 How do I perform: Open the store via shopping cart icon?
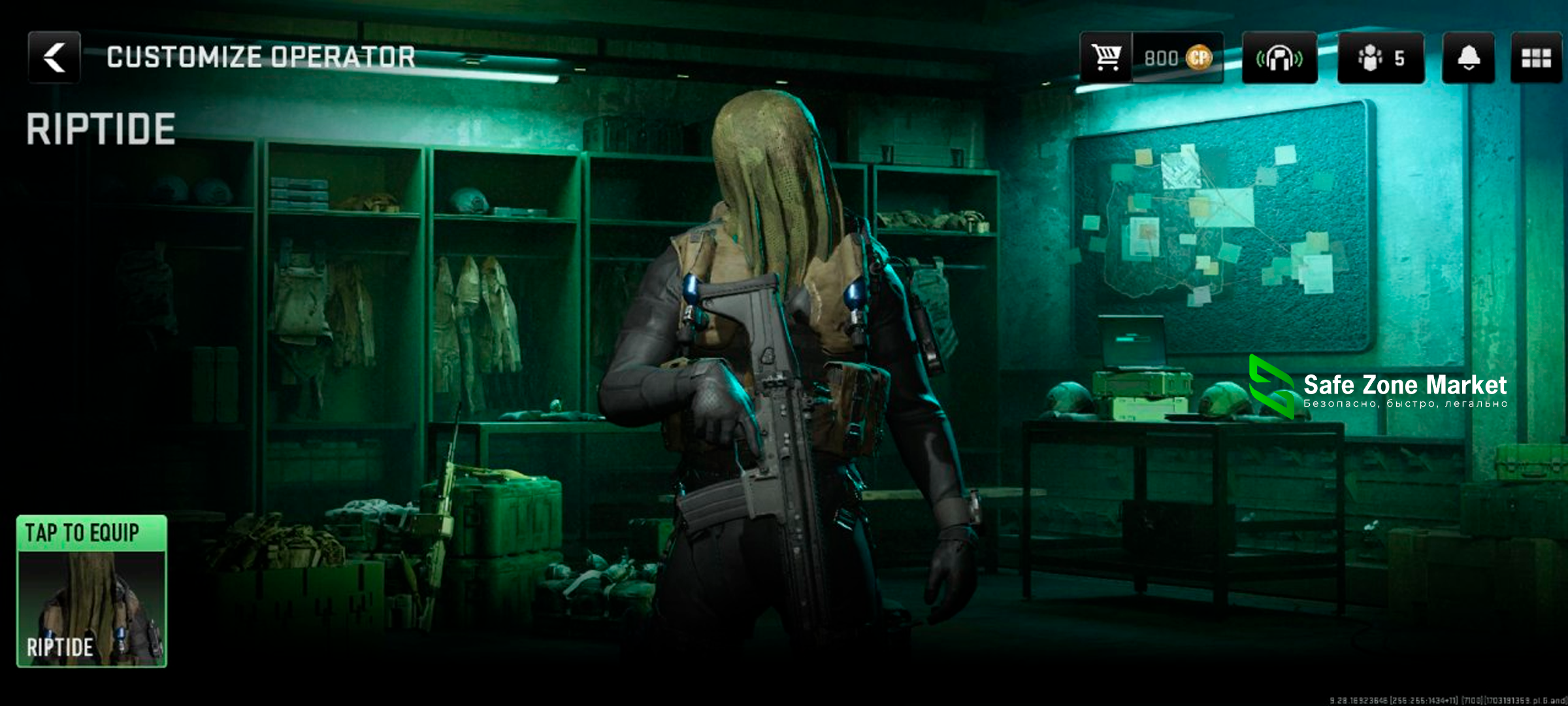coord(1106,58)
